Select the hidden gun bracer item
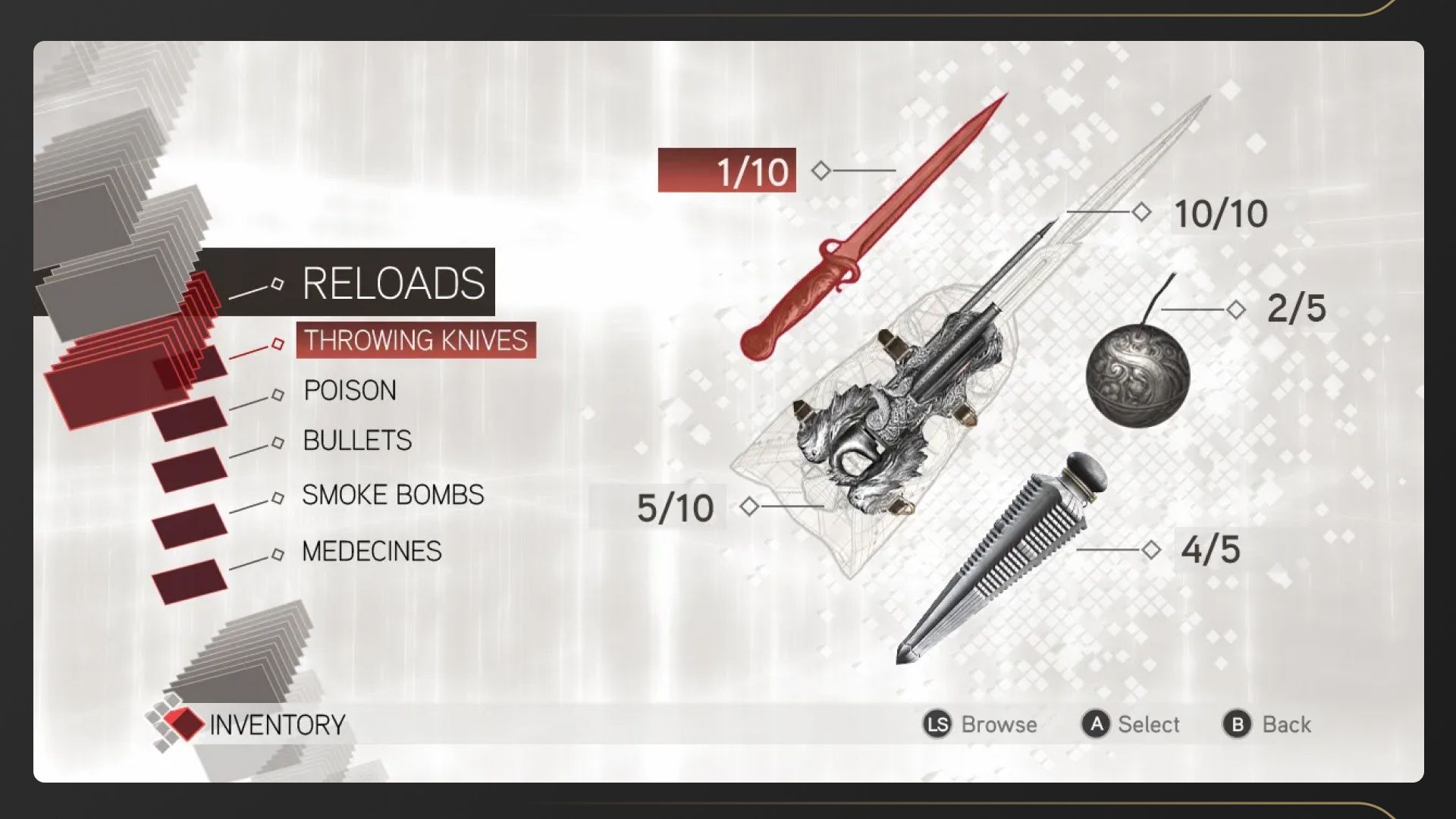The width and height of the screenshot is (1456, 819). 895,409
